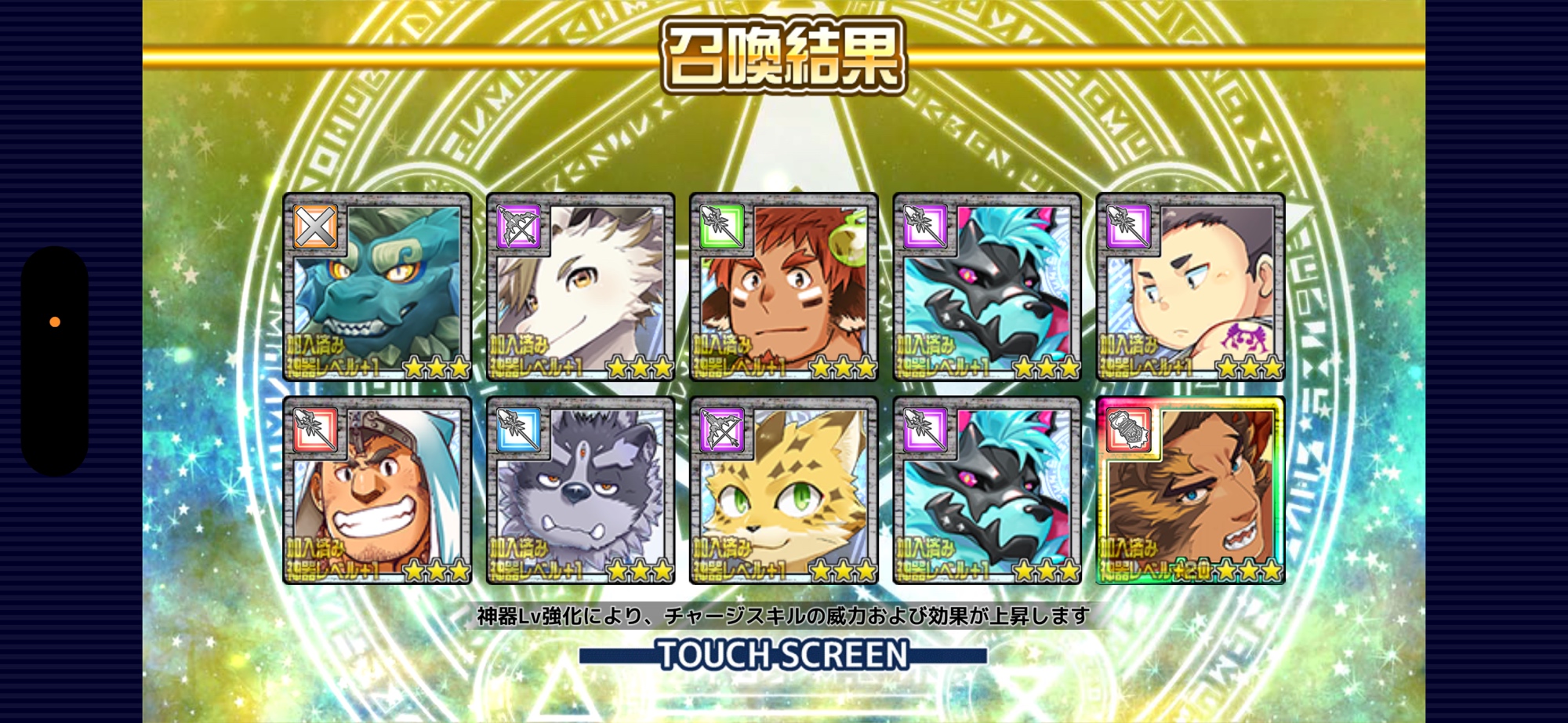This screenshot has height=723, width=1568.
Task: Select the black-haired boy with purple tattoo
Action: (x=1190, y=287)
